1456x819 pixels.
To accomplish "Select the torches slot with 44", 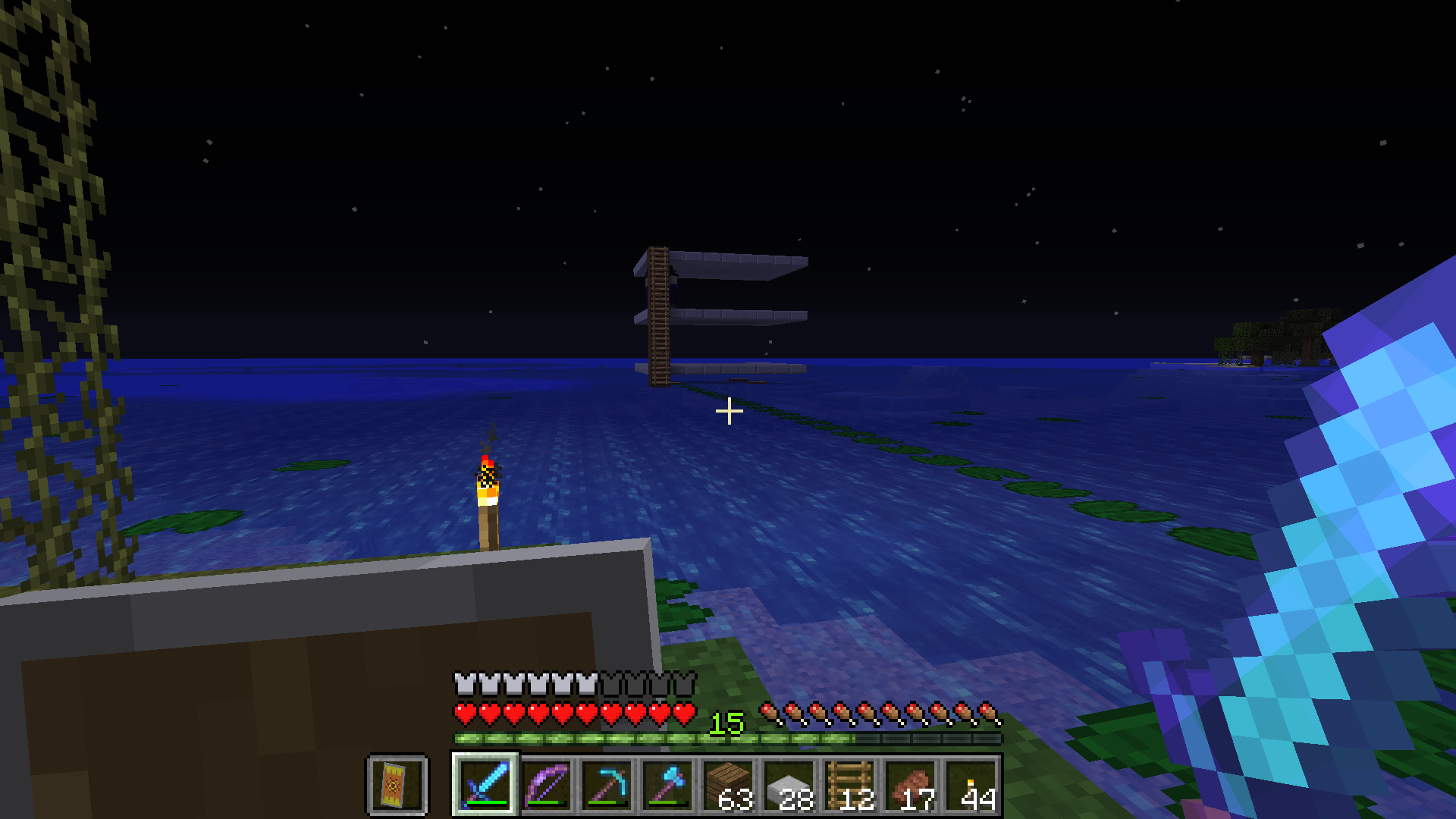I will pyautogui.click(x=971, y=785).
